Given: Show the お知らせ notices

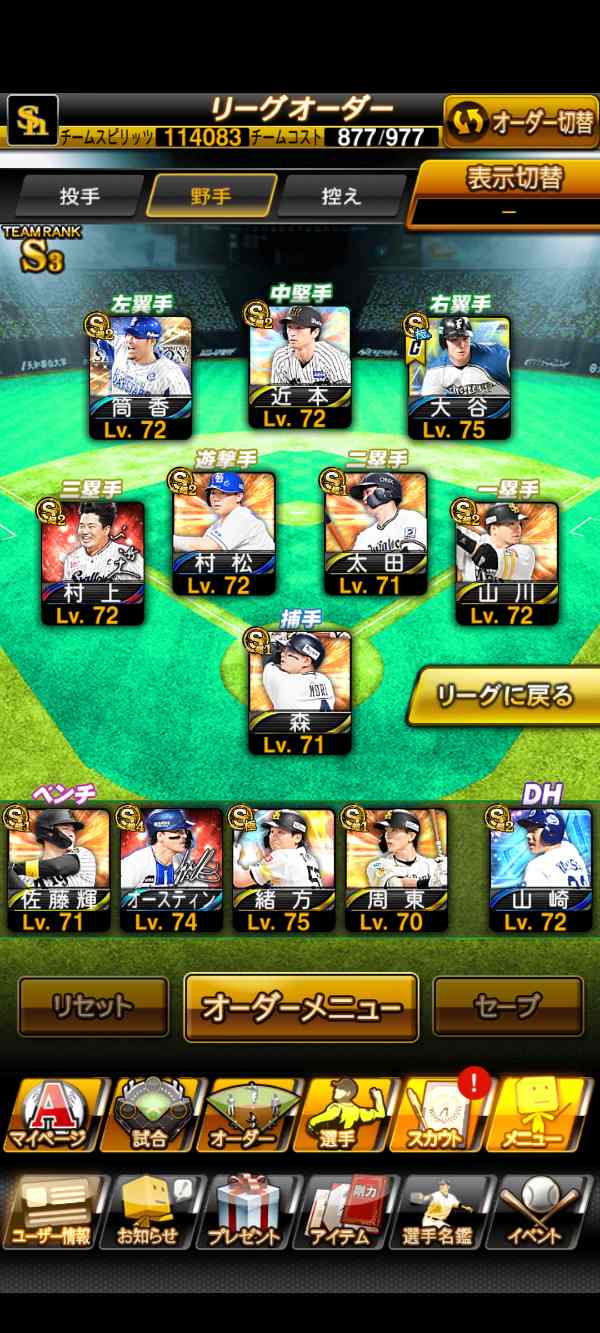Looking at the screenshot, I should coord(150,1212).
